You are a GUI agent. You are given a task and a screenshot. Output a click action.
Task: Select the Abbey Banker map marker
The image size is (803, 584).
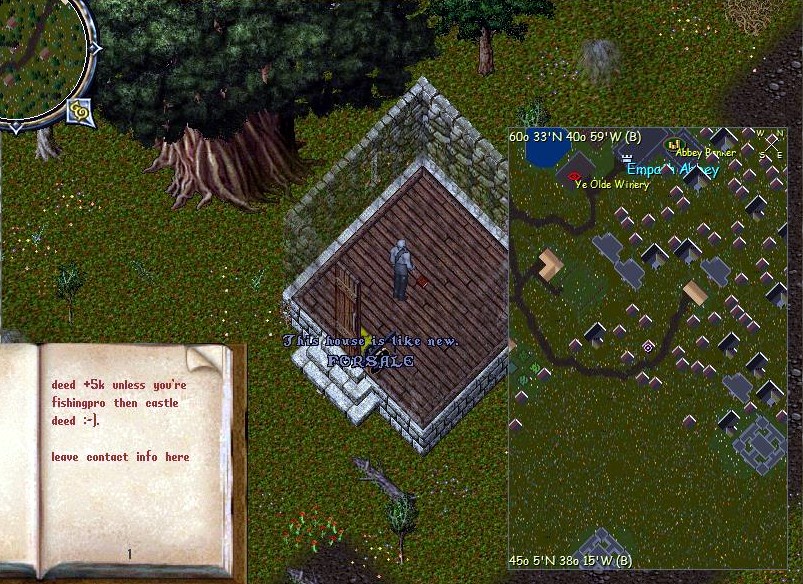coord(673,145)
